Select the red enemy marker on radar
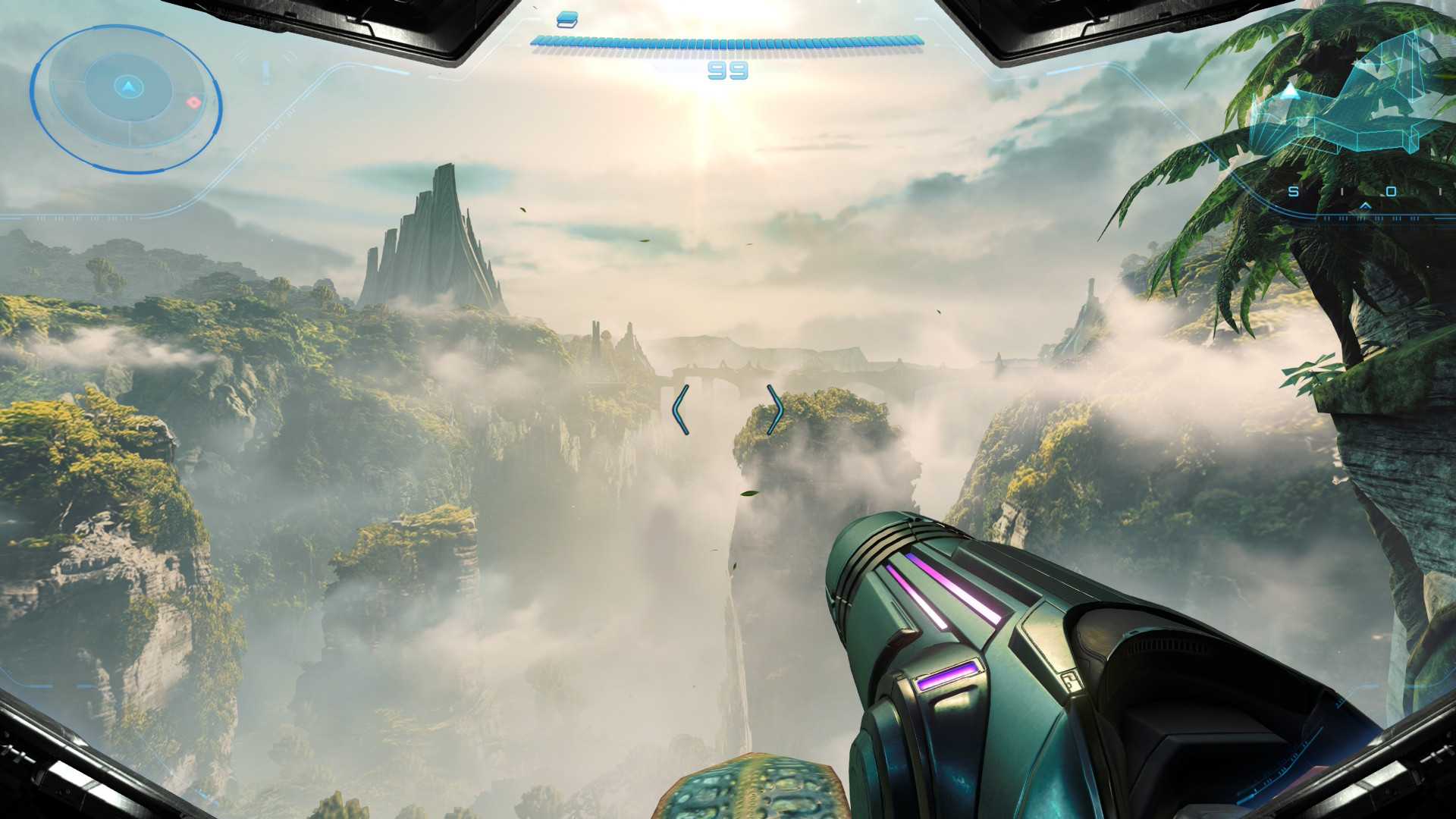 [194, 102]
